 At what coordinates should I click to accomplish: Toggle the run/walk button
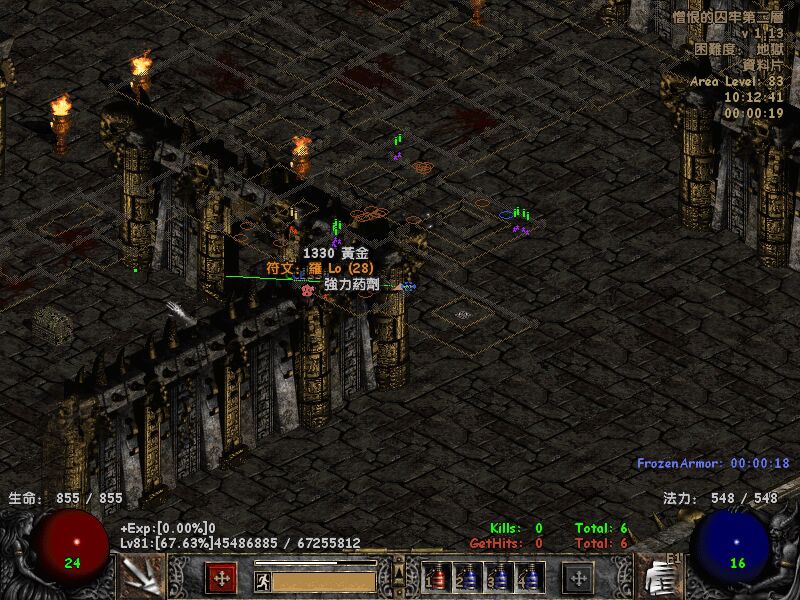coord(262,580)
